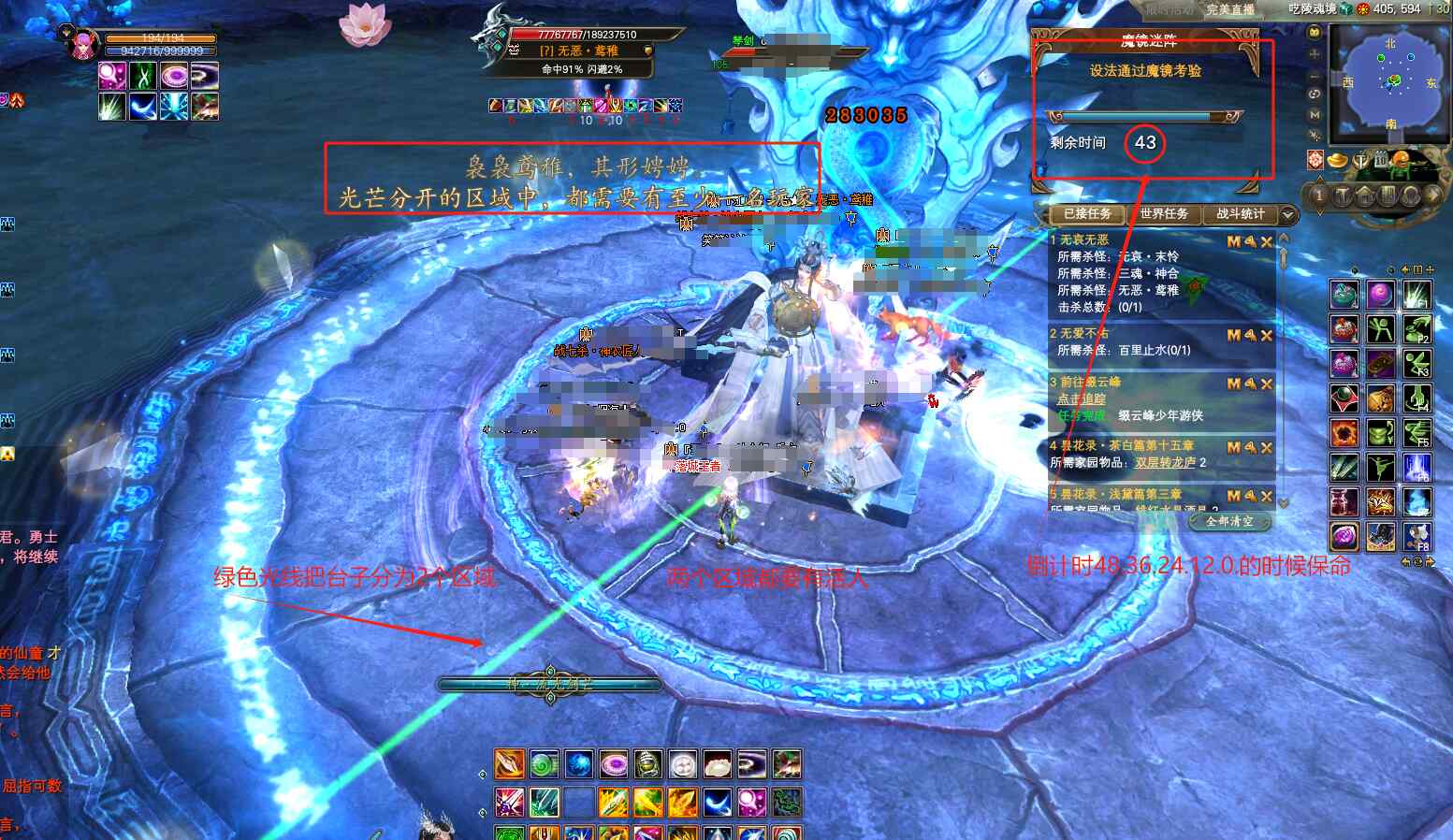
Task: Select the boss portrait 无恶·鸢雅
Action: [496, 42]
